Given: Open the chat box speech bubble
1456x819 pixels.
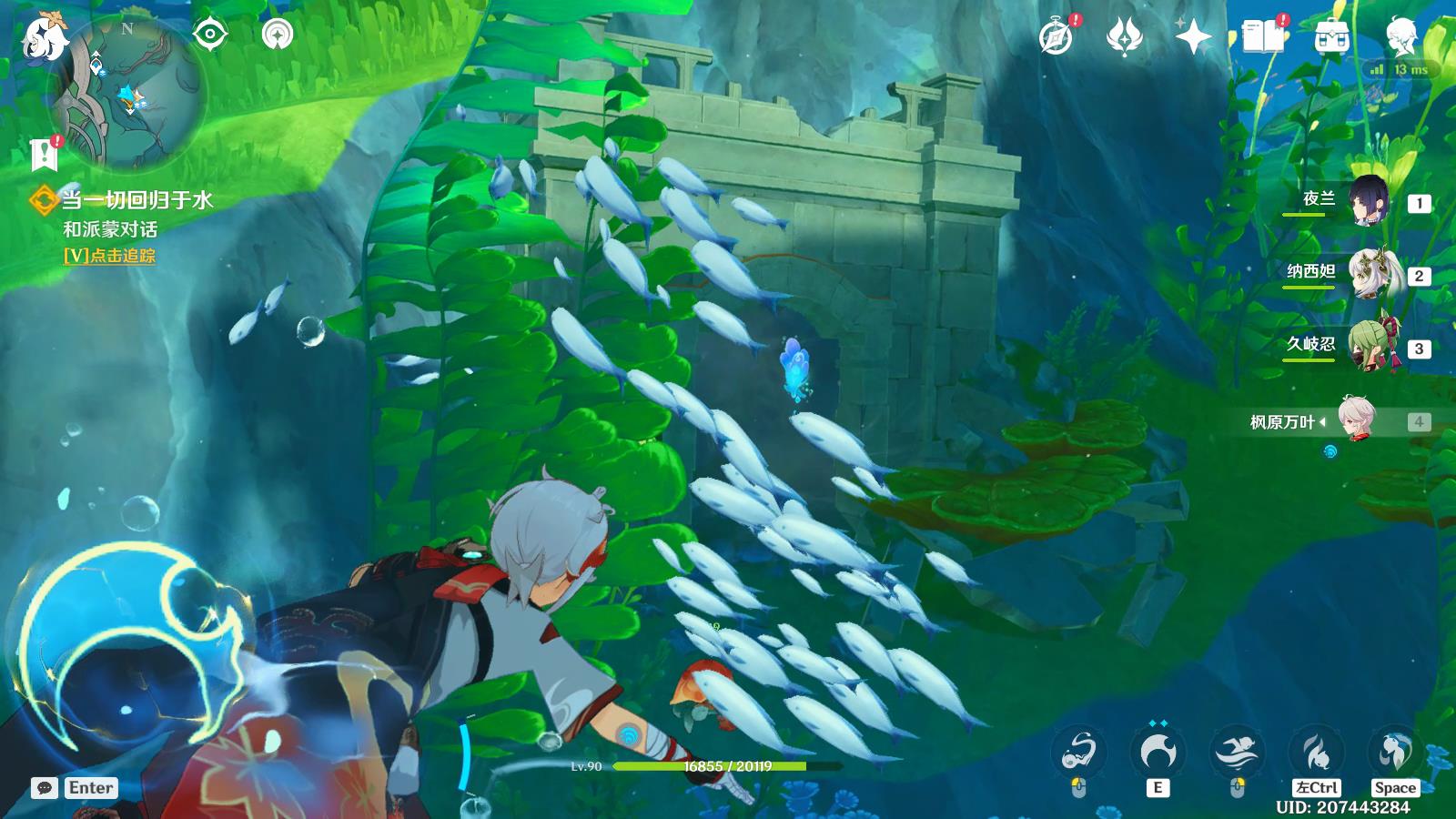Looking at the screenshot, I should click(45, 788).
